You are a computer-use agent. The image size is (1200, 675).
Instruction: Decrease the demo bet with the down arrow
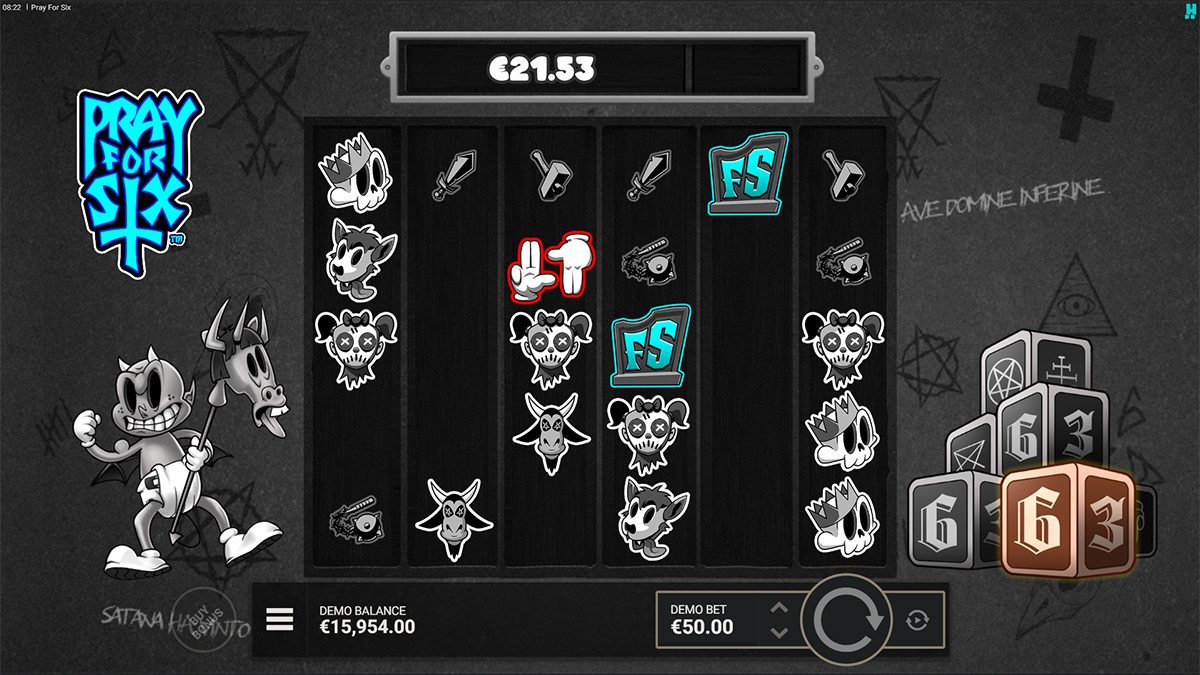(780, 632)
